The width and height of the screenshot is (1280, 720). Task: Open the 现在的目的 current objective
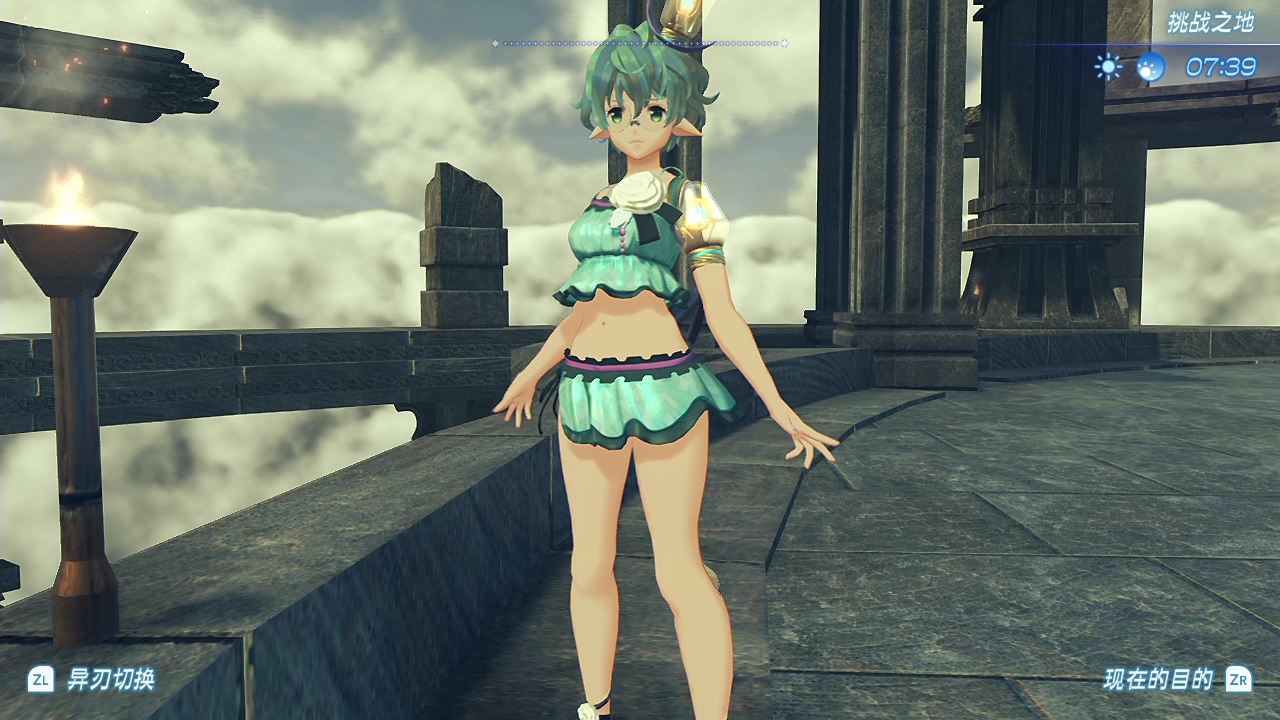click(x=1158, y=680)
